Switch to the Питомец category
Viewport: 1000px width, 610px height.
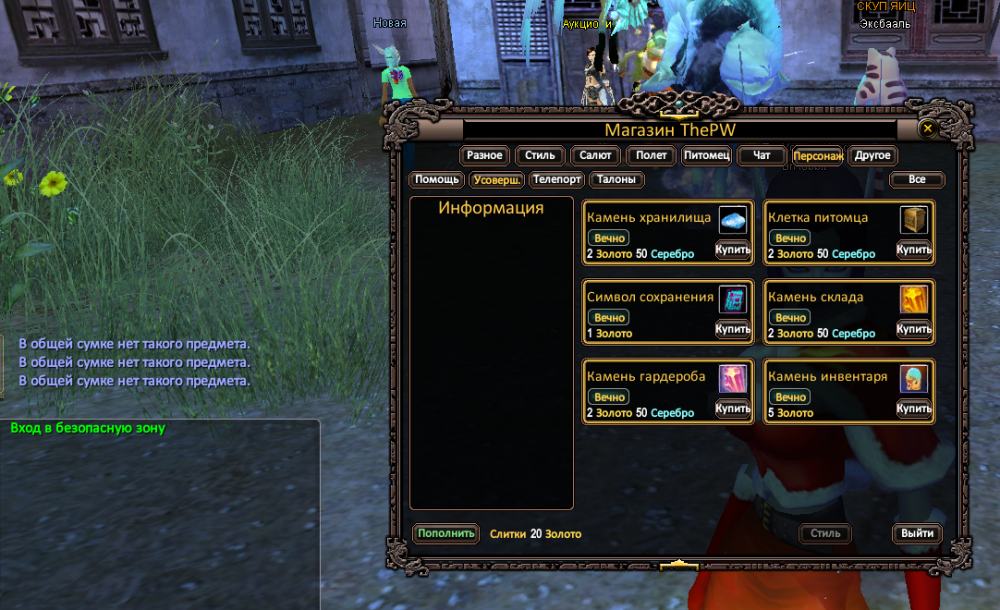[x=707, y=156]
